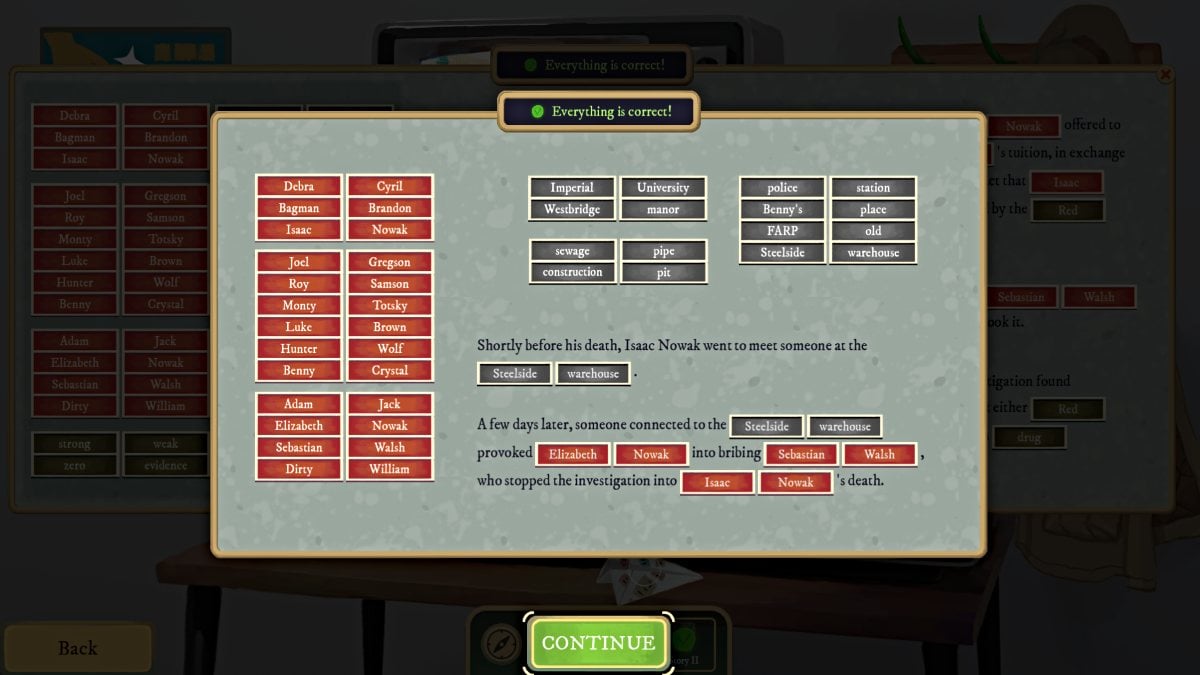Click the Westbridge location tile
Viewport: 1200px width, 675px height.
tap(572, 210)
